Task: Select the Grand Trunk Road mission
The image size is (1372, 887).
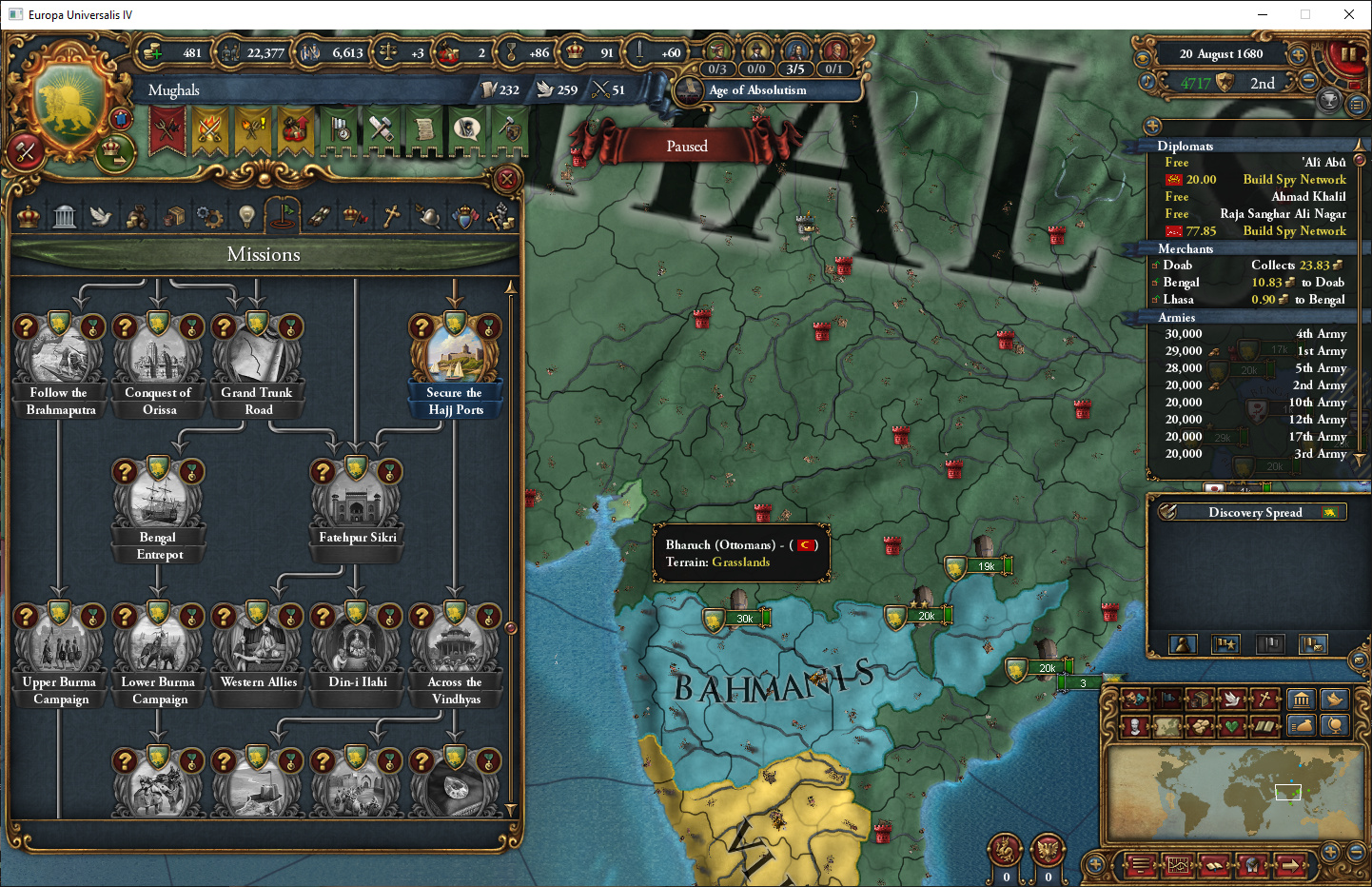Action: pyautogui.click(x=258, y=357)
